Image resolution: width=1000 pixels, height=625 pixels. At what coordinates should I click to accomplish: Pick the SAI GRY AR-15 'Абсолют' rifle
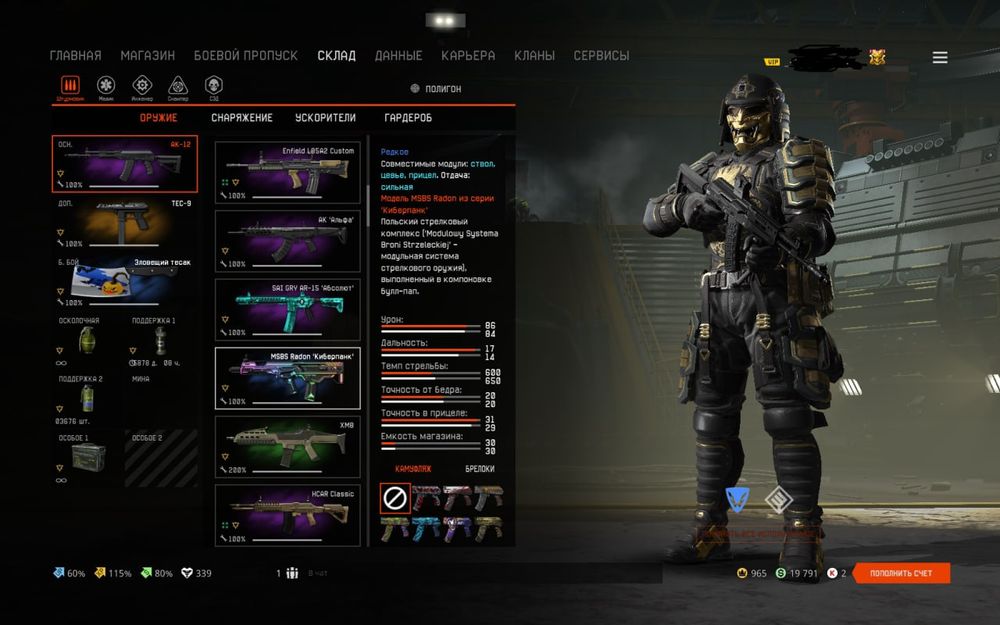288,309
